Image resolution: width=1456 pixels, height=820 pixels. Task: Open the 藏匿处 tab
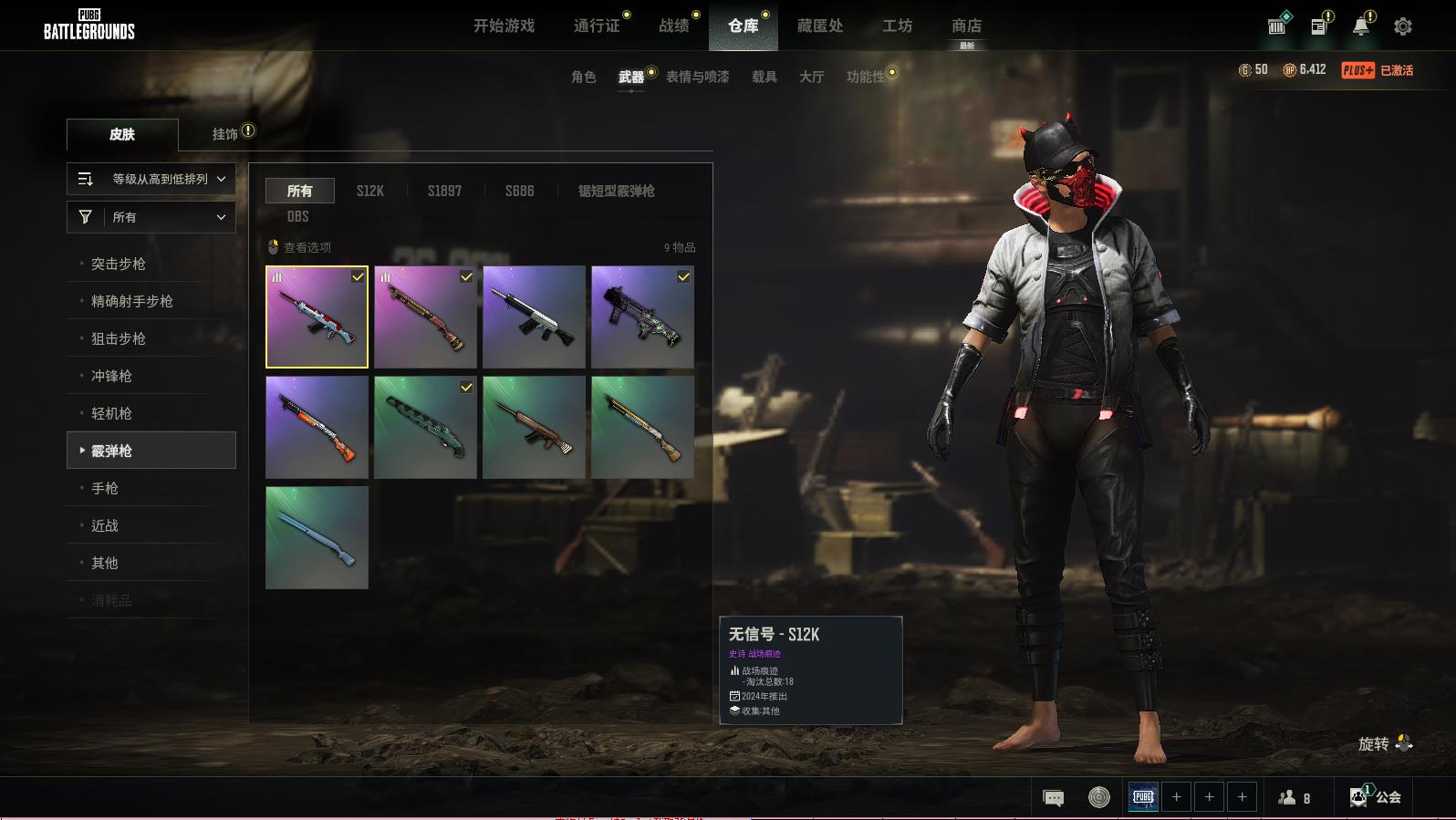(819, 26)
